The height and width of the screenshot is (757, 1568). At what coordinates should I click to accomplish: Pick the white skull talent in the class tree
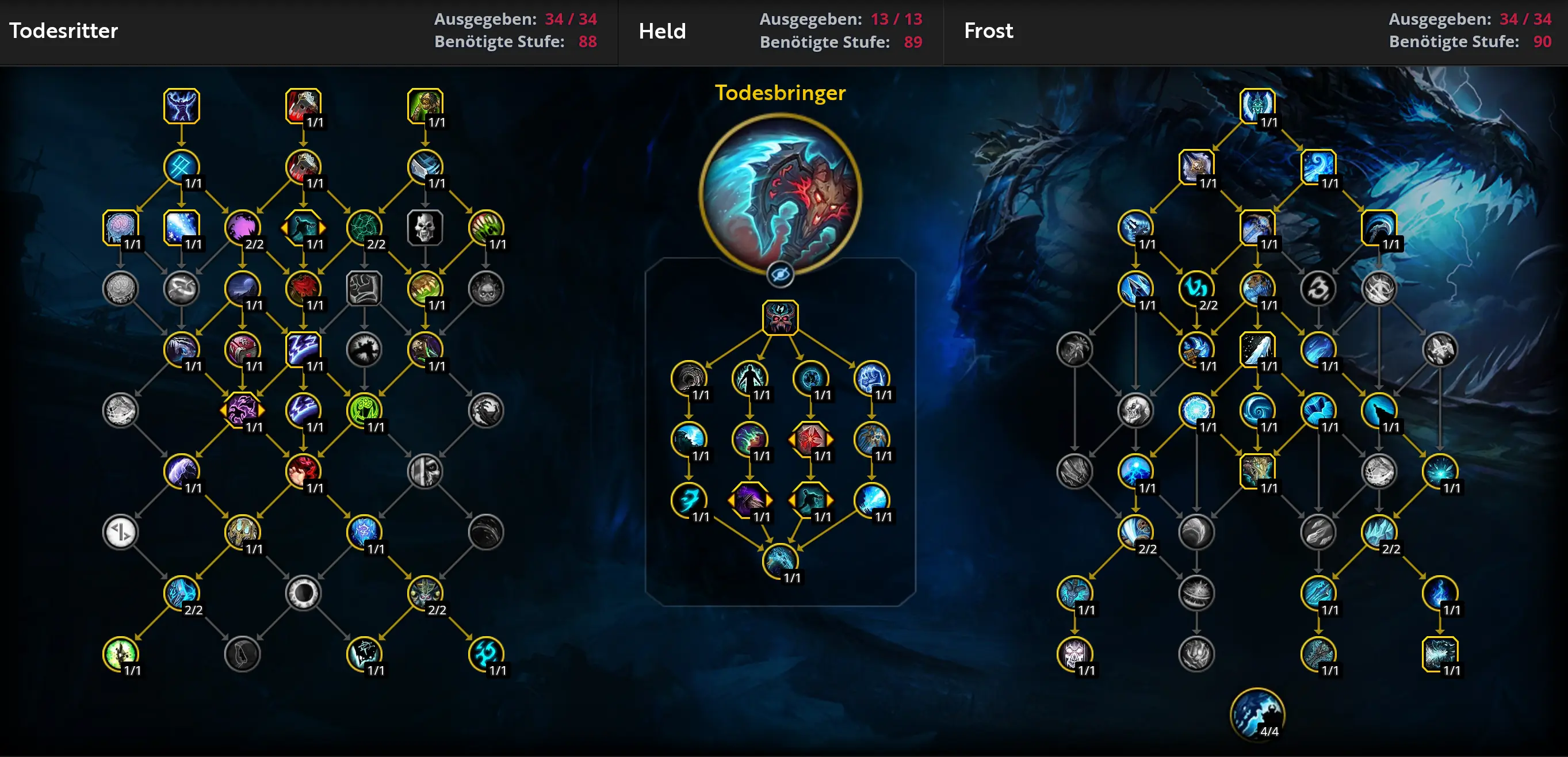[x=425, y=228]
